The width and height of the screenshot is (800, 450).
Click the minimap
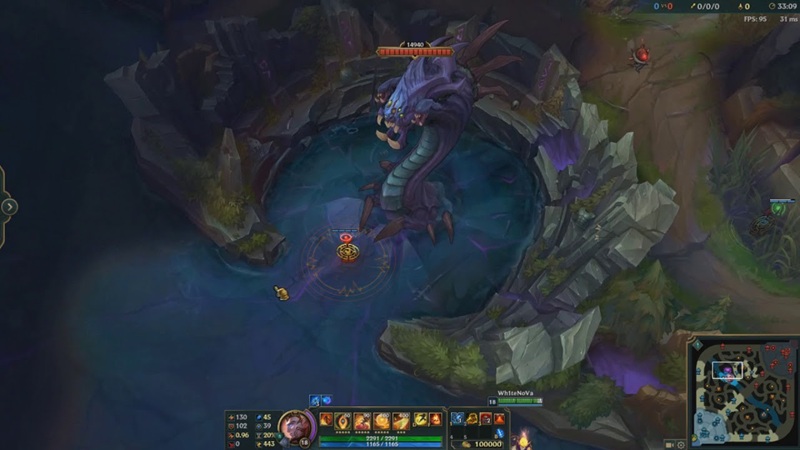746,391
